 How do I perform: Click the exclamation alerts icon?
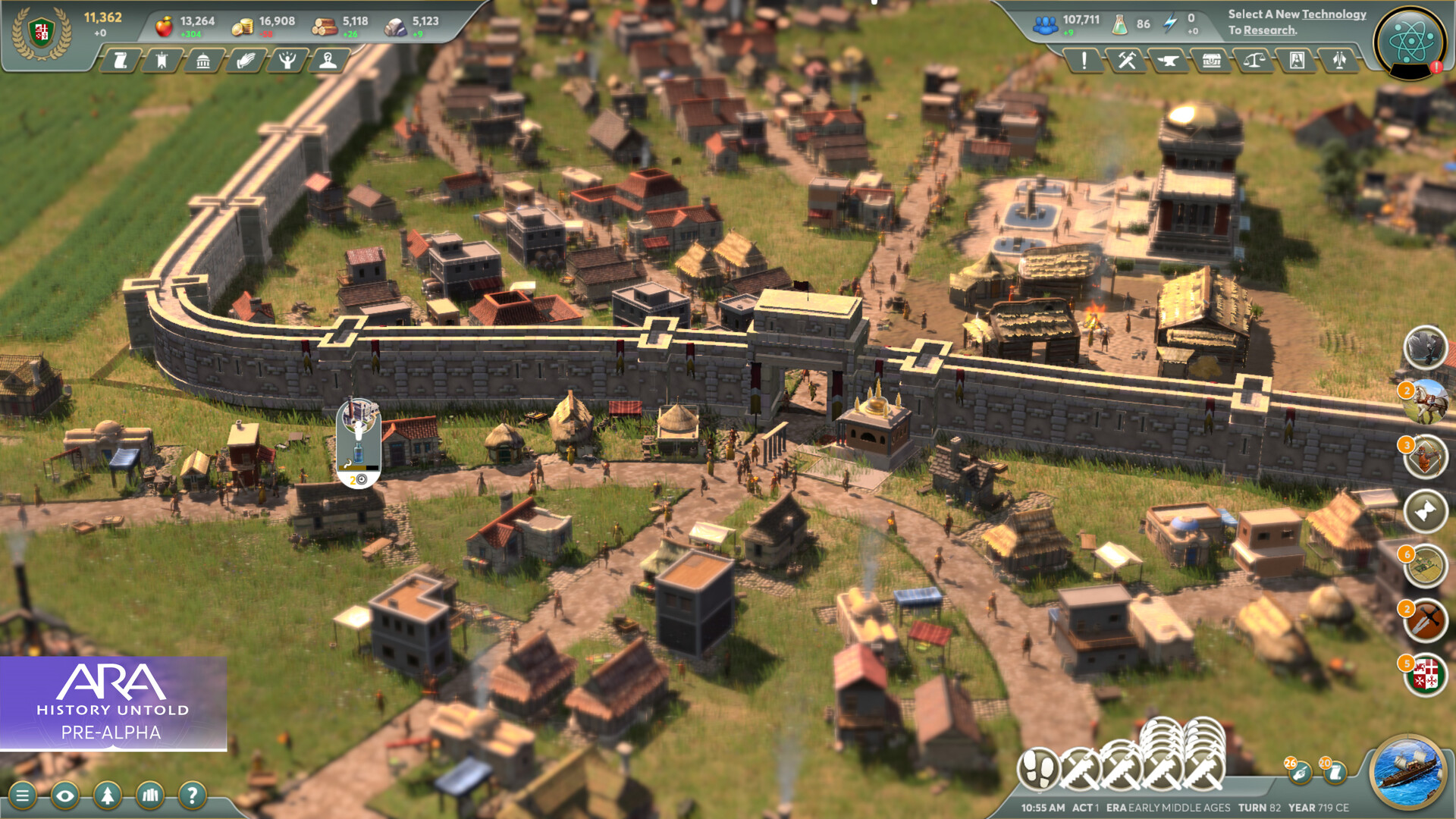pyautogui.click(x=1084, y=60)
